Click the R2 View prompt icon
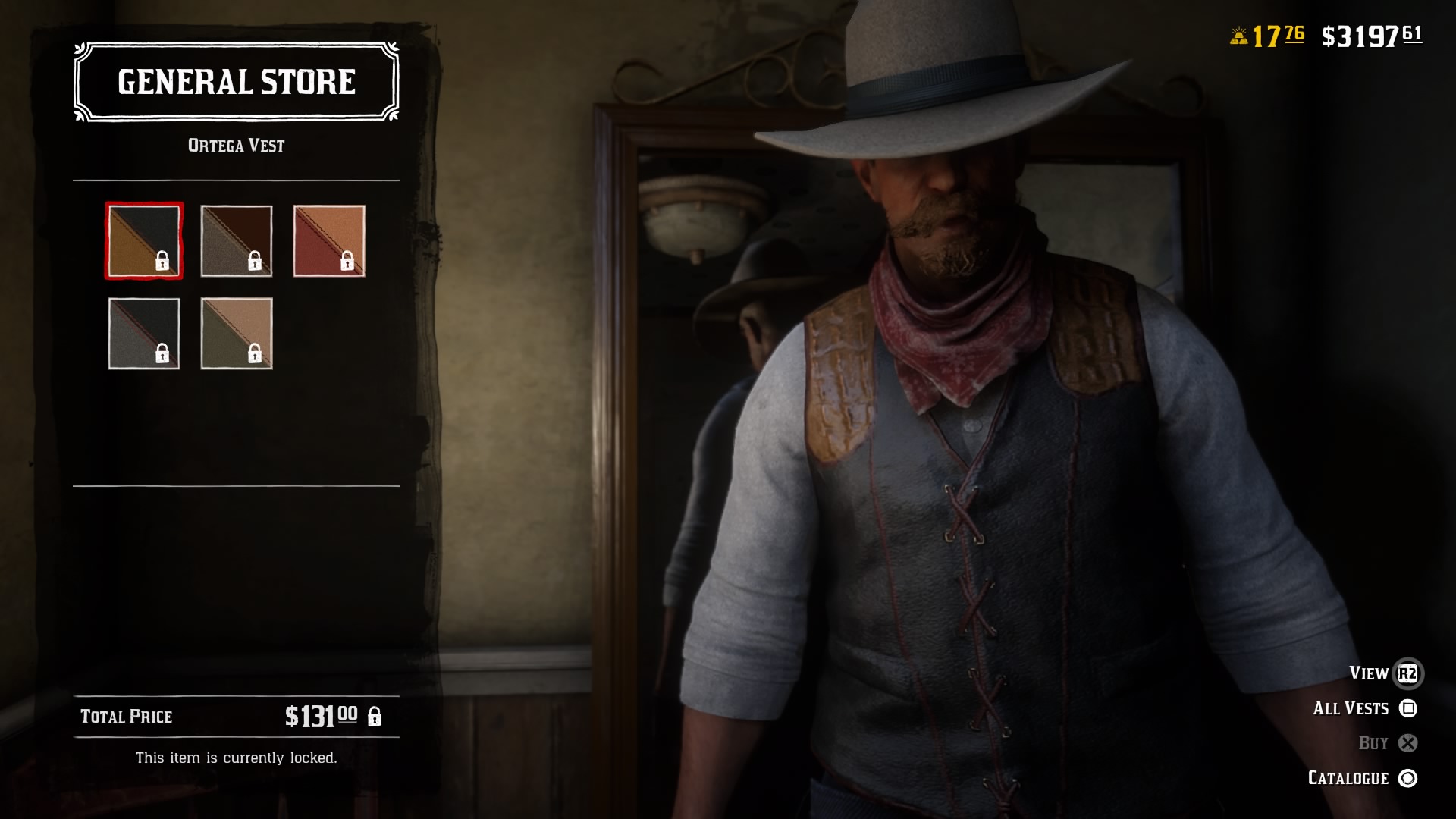 click(1408, 673)
